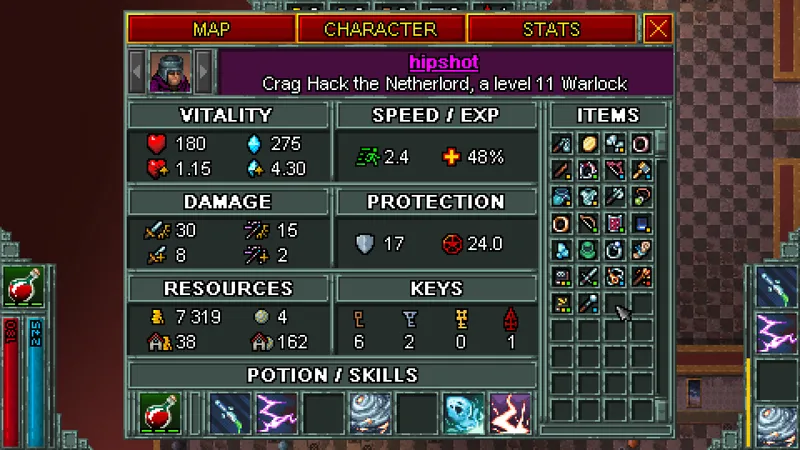
Task: Close the character window
Action: [x=658, y=29]
